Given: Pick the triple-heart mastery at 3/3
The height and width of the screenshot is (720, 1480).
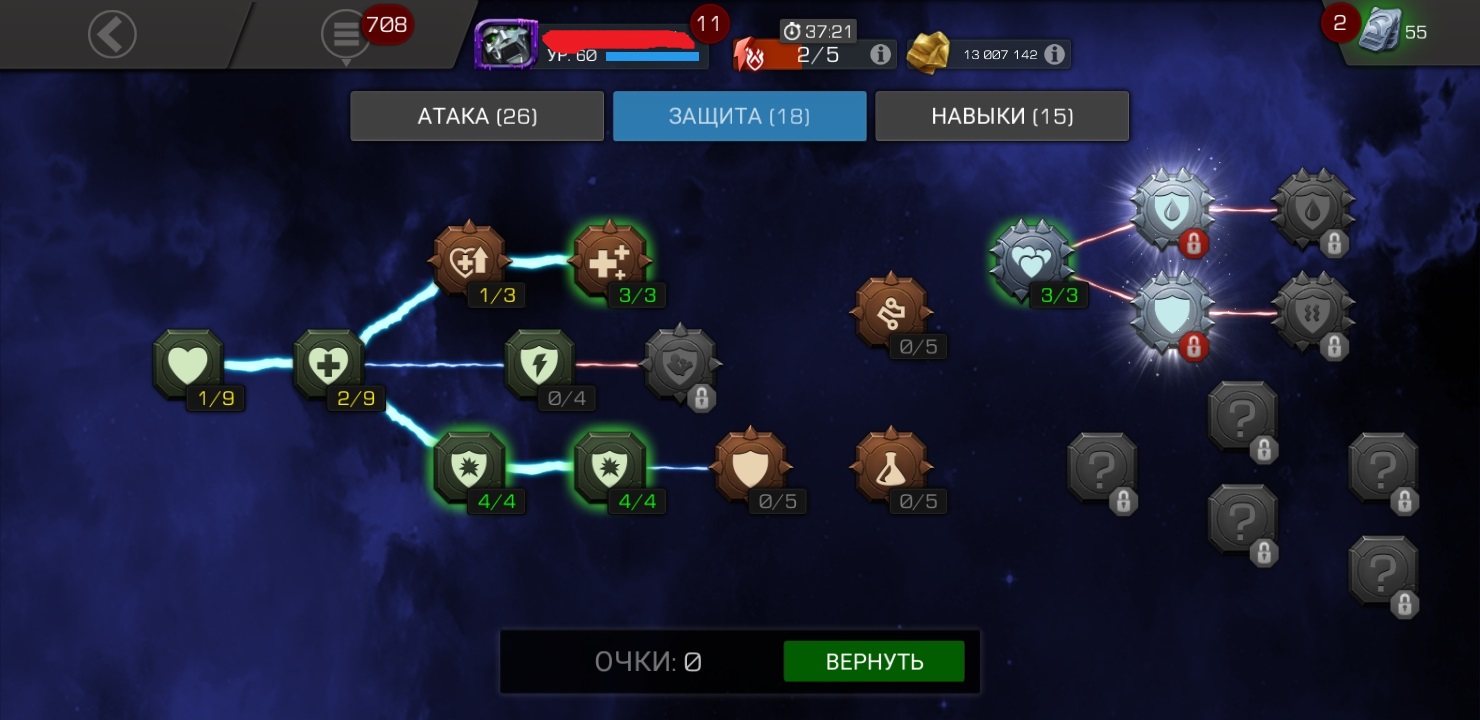Looking at the screenshot, I should click(1031, 260).
